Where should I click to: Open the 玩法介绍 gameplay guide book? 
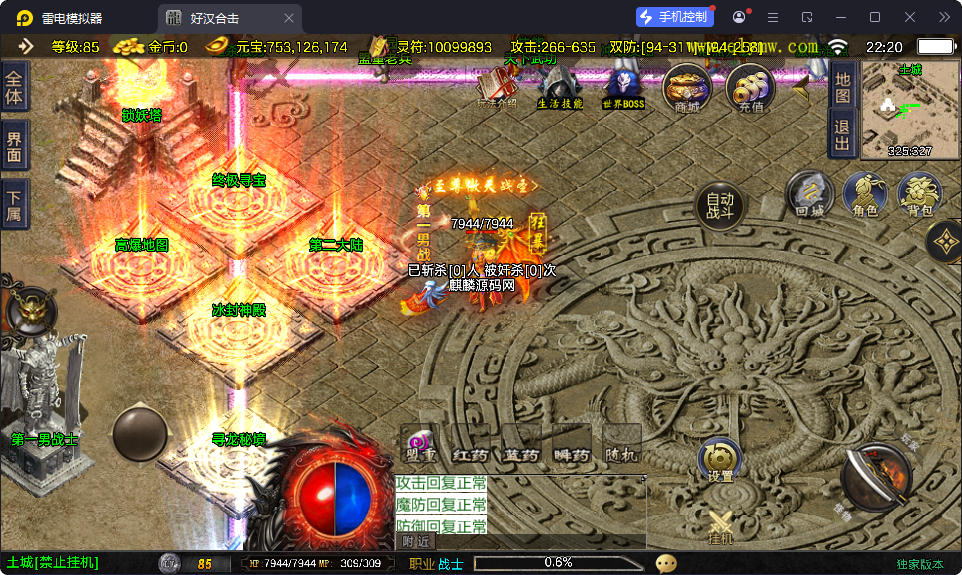pyautogui.click(x=497, y=87)
